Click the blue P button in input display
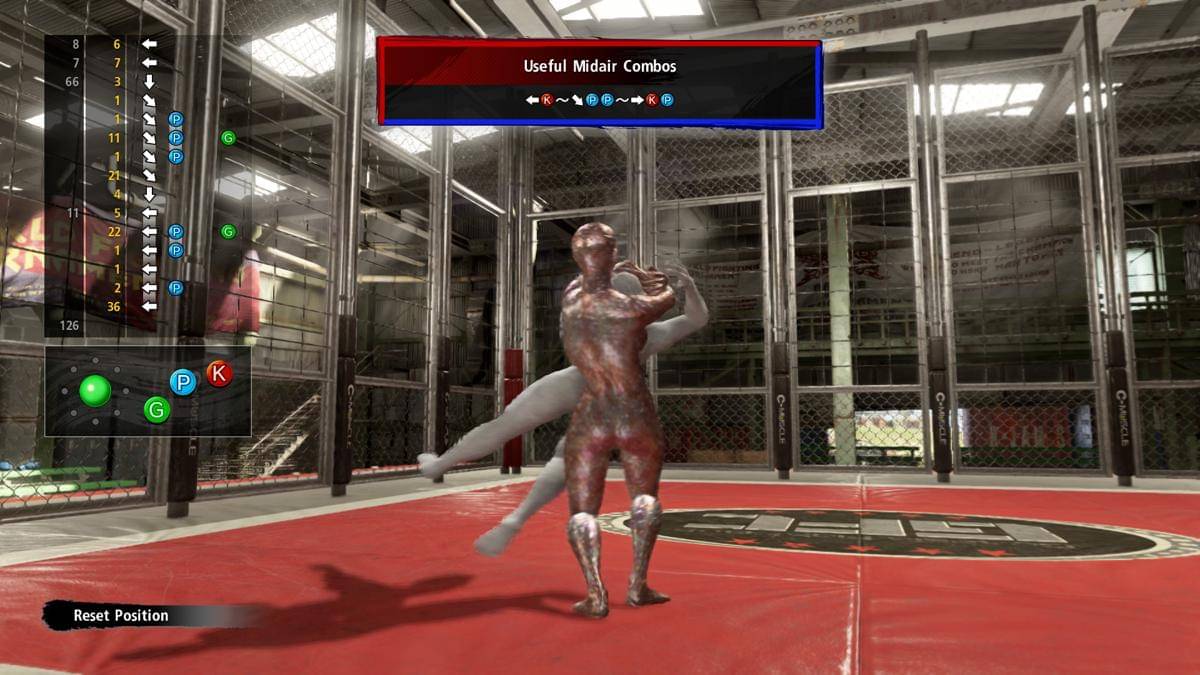This screenshot has height=675, width=1200. (183, 382)
